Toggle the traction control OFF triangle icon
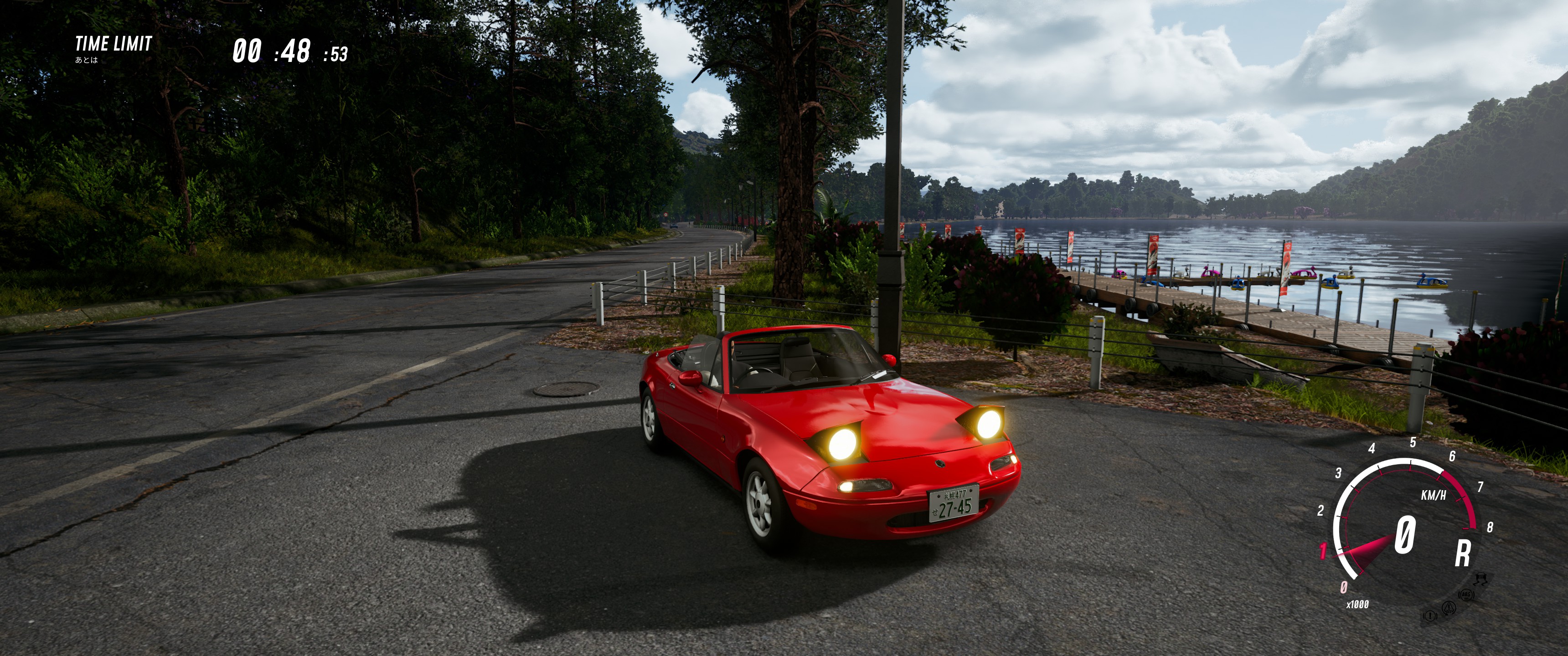The width and height of the screenshot is (1568, 656). (x=1449, y=607)
